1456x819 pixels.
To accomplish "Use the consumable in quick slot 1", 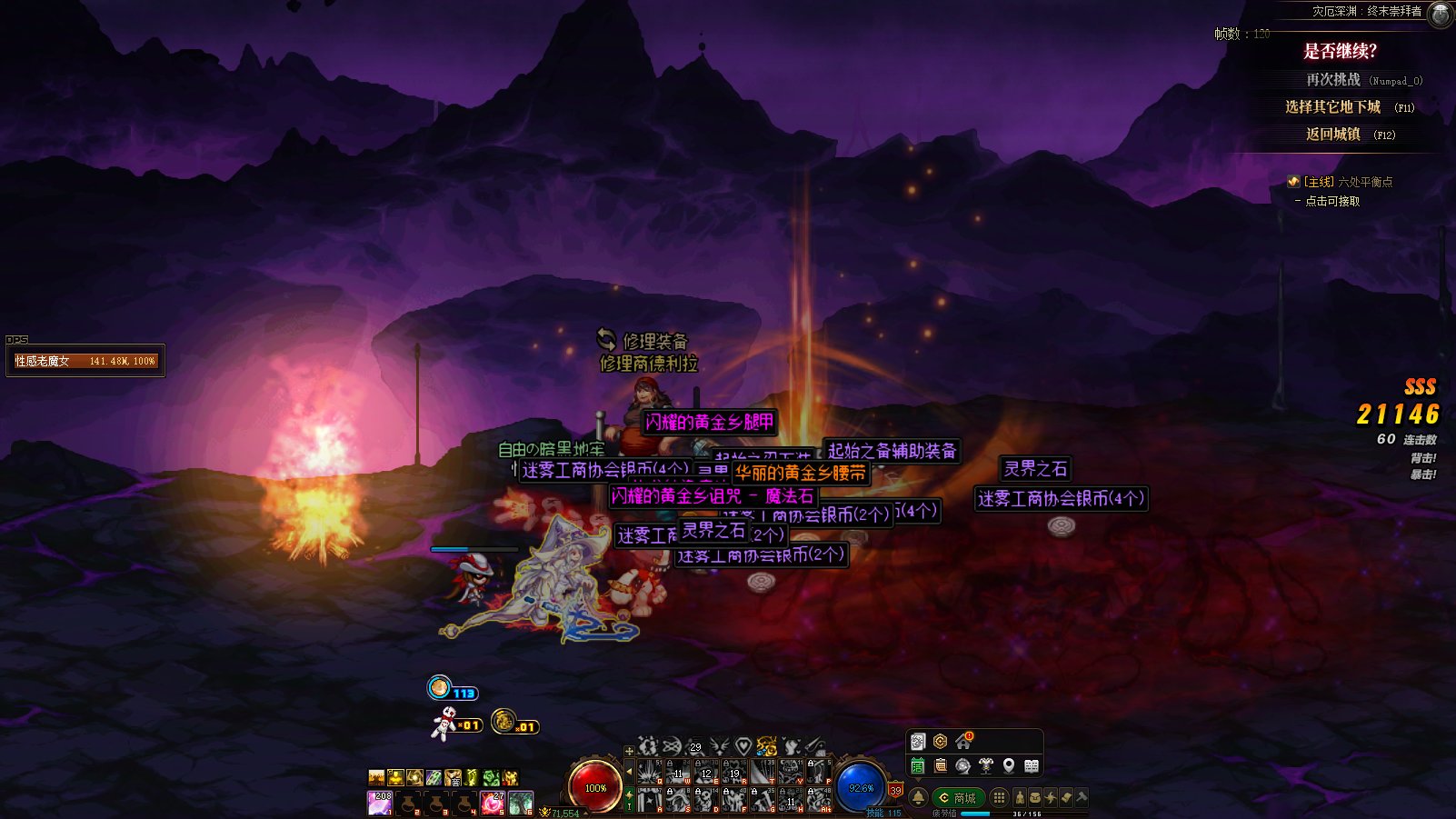I will click(x=380, y=803).
